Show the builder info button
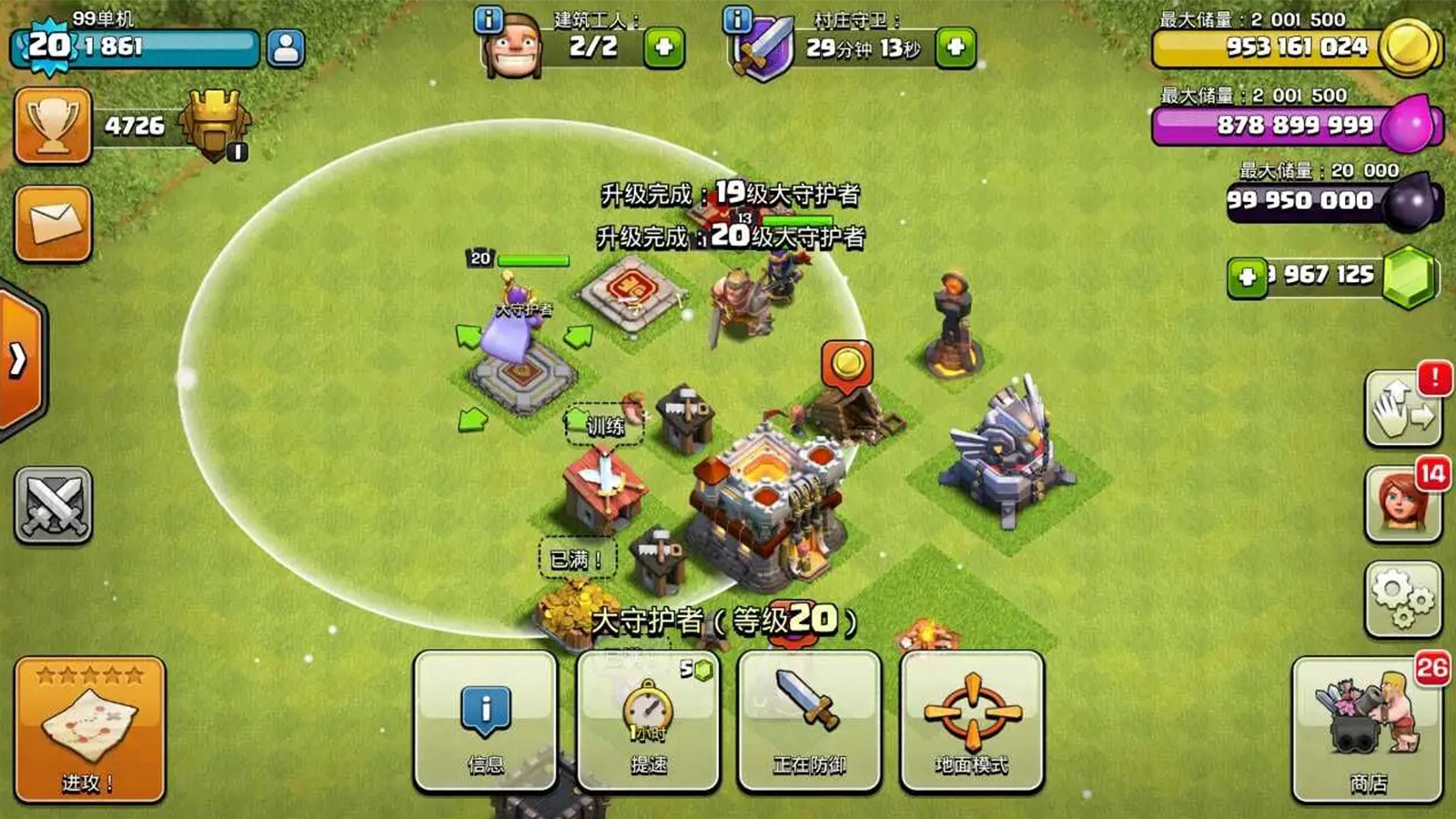Image resolution: width=1456 pixels, height=819 pixels. click(489, 19)
